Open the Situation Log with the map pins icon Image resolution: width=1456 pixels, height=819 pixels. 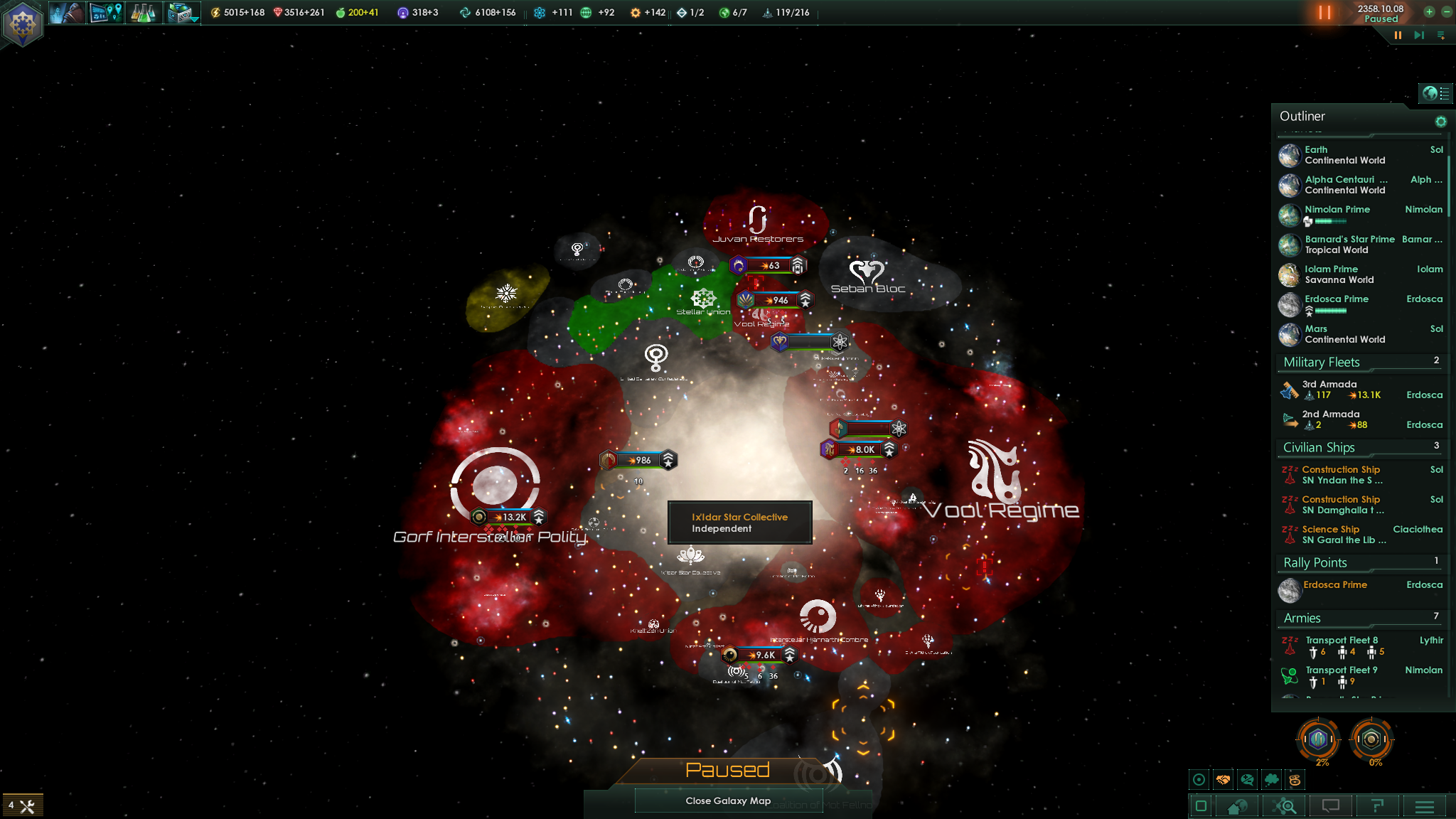[105, 13]
